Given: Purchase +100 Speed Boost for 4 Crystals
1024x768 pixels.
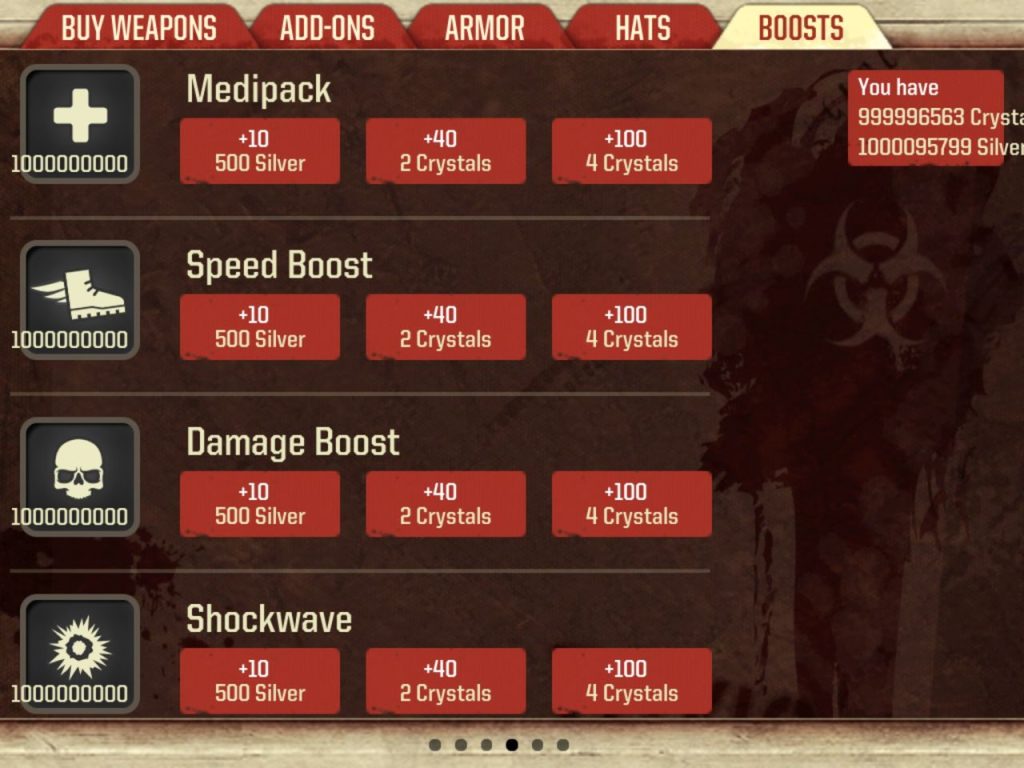Looking at the screenshot, I should (x=632, y=327).
